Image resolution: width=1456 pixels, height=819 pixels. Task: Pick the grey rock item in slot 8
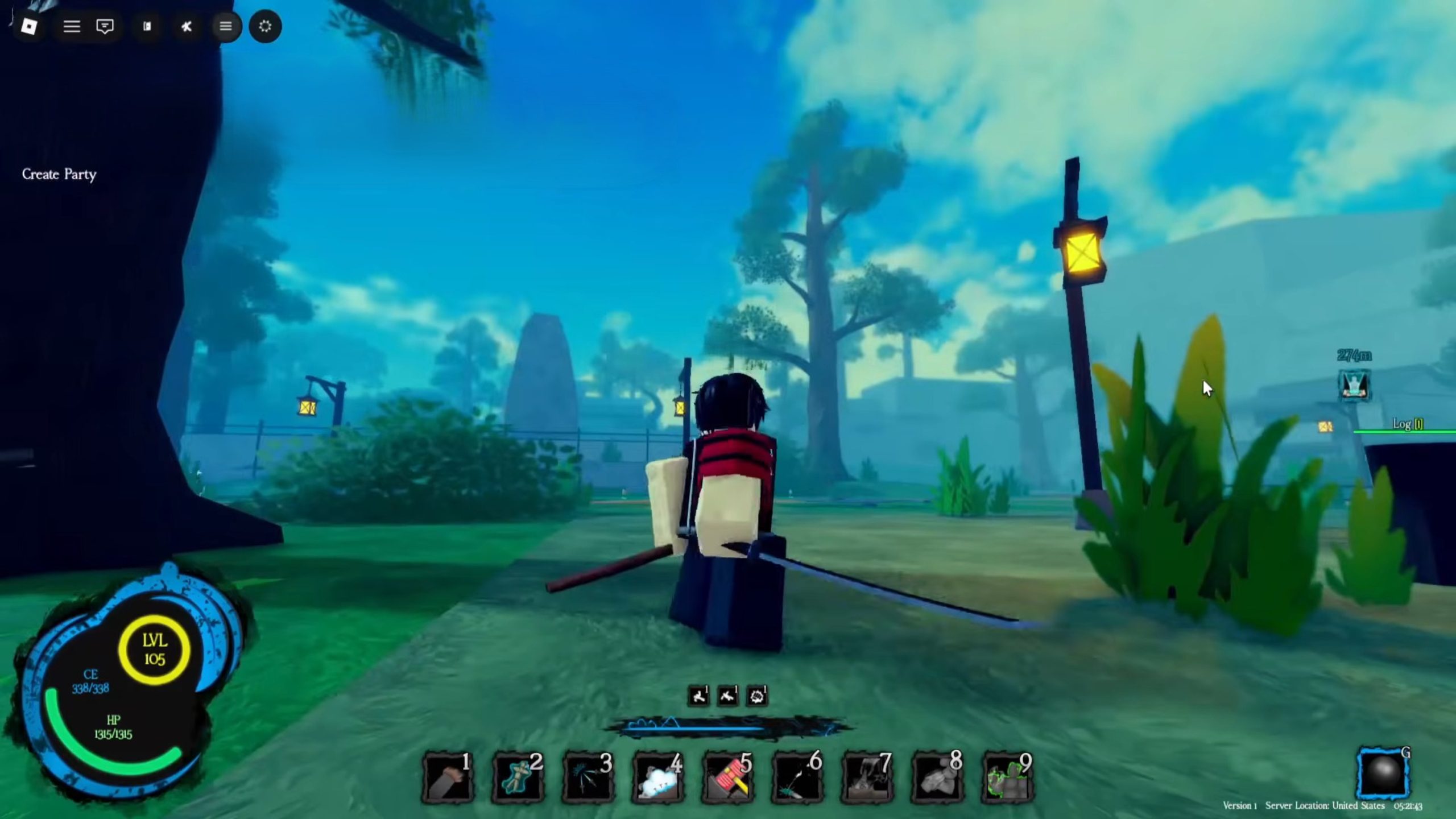[938, 777]
